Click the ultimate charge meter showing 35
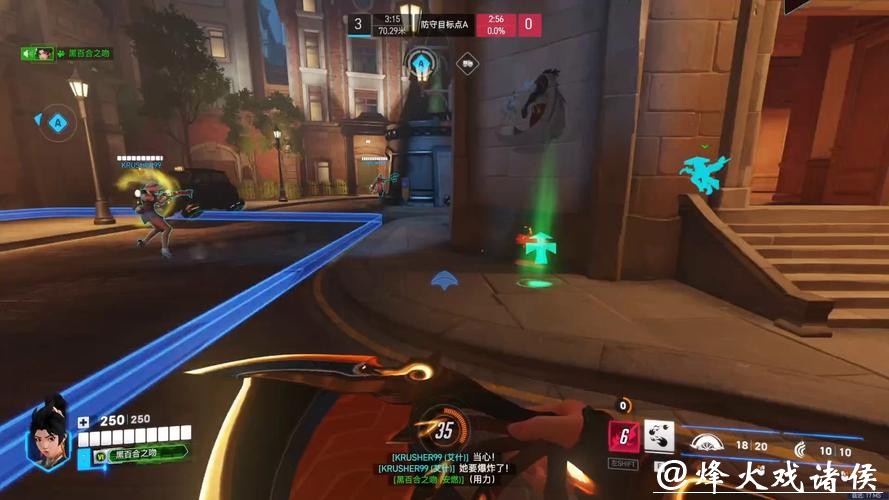This screenshot has height=500, width=889. 443,432
